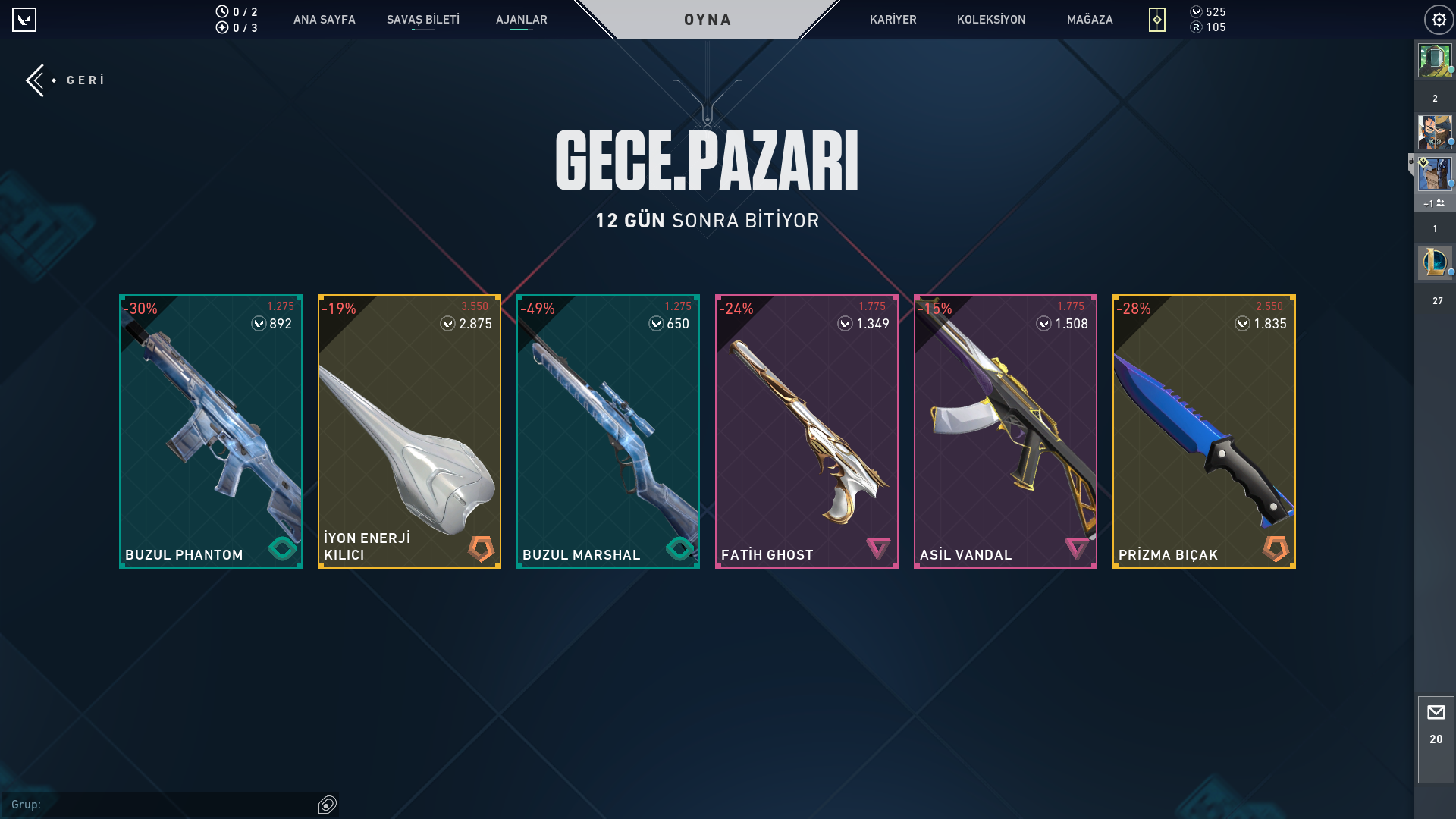Switch to the KARİYER tab

tap(893, 20)
